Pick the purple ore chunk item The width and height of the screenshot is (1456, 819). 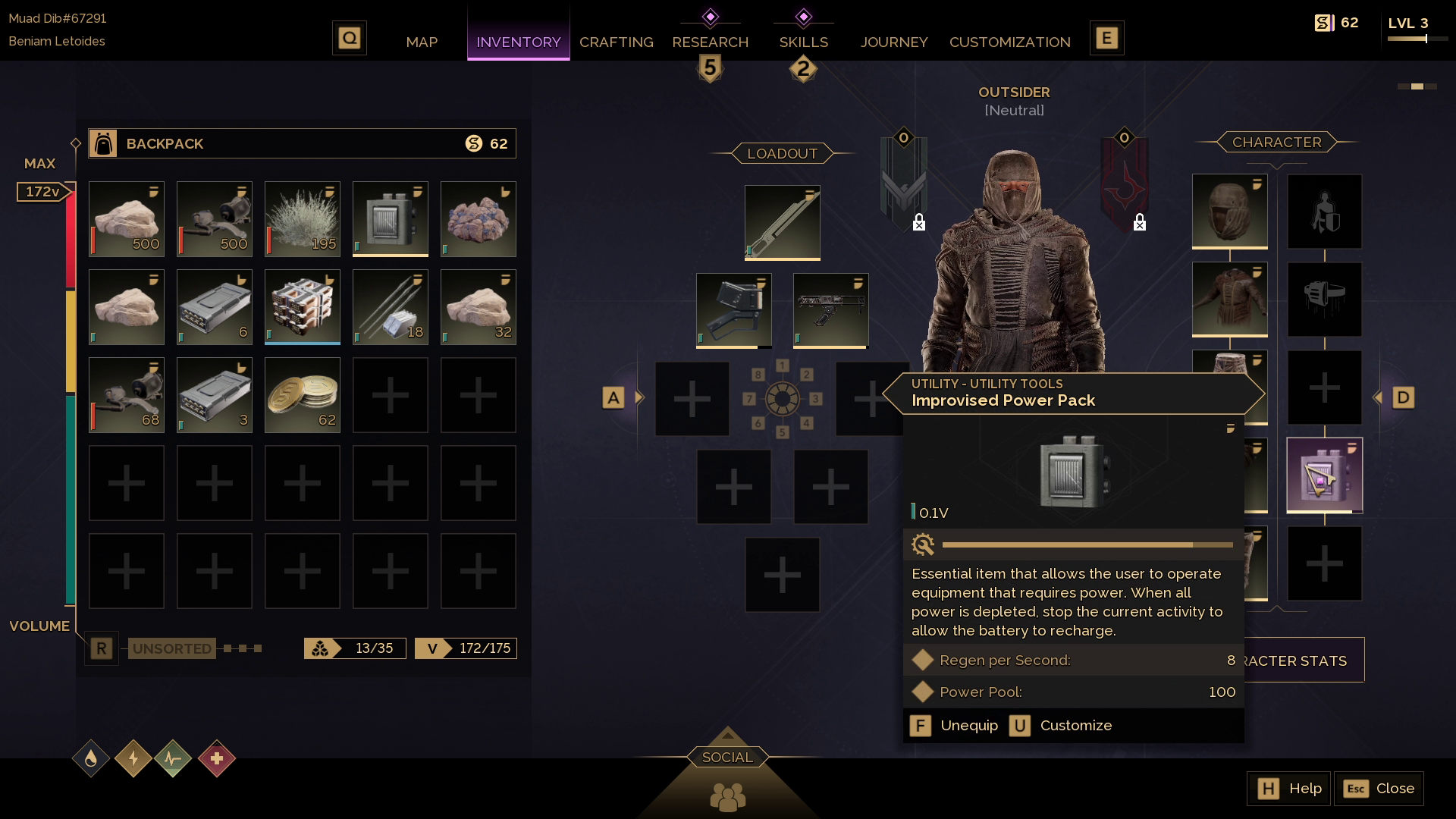pos(479,219)
